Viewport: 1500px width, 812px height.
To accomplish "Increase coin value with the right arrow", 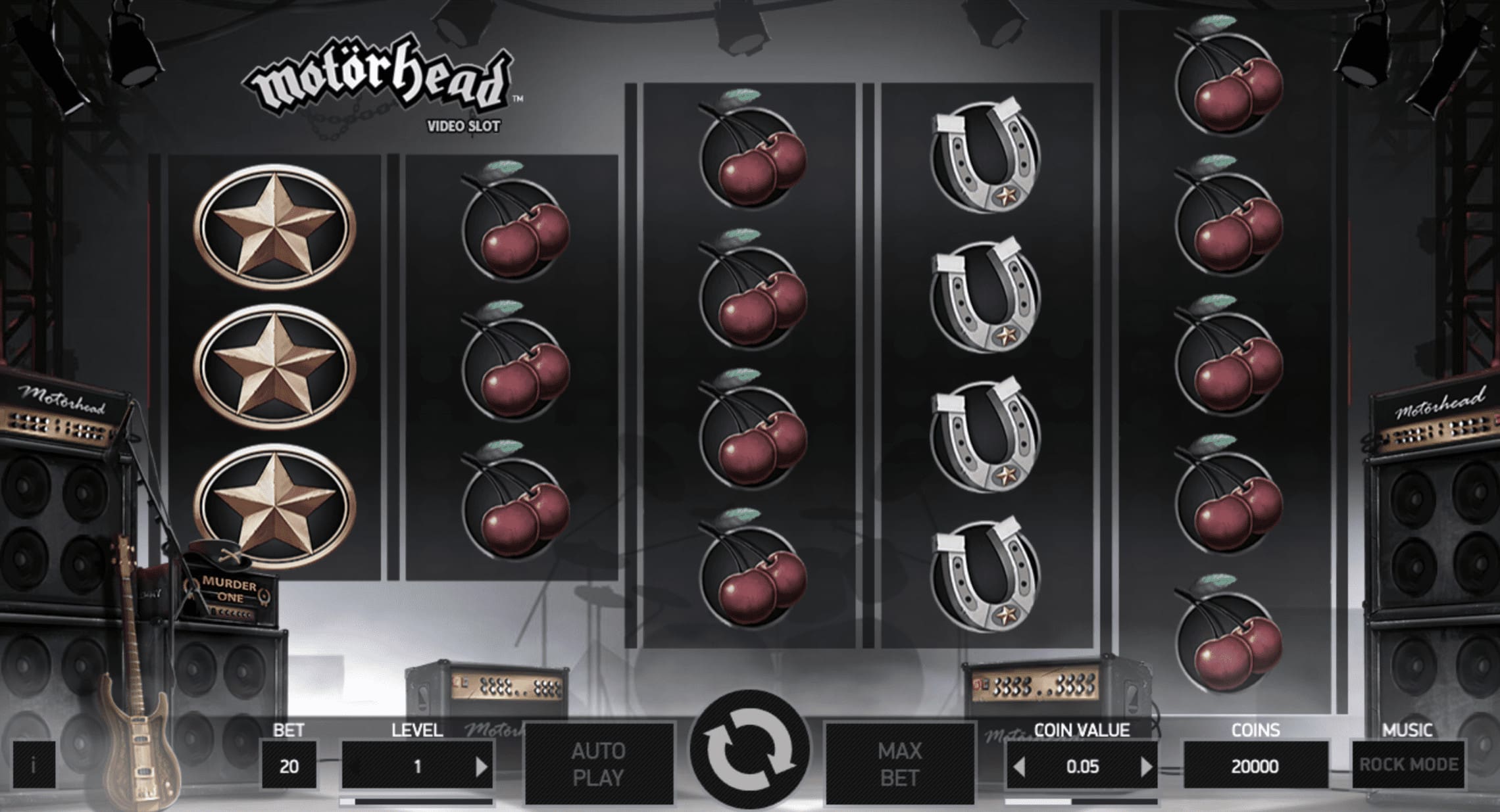I will 1146,766.
